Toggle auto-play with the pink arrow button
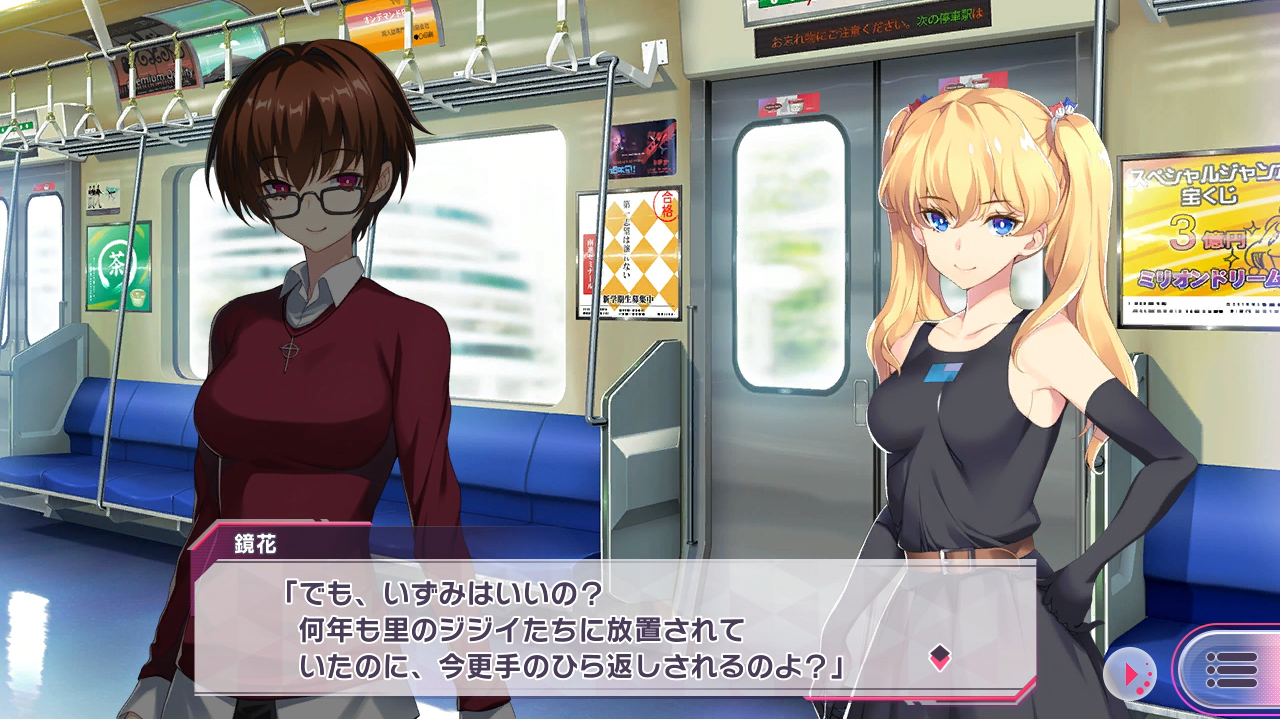 click(x=1133, y=674)
